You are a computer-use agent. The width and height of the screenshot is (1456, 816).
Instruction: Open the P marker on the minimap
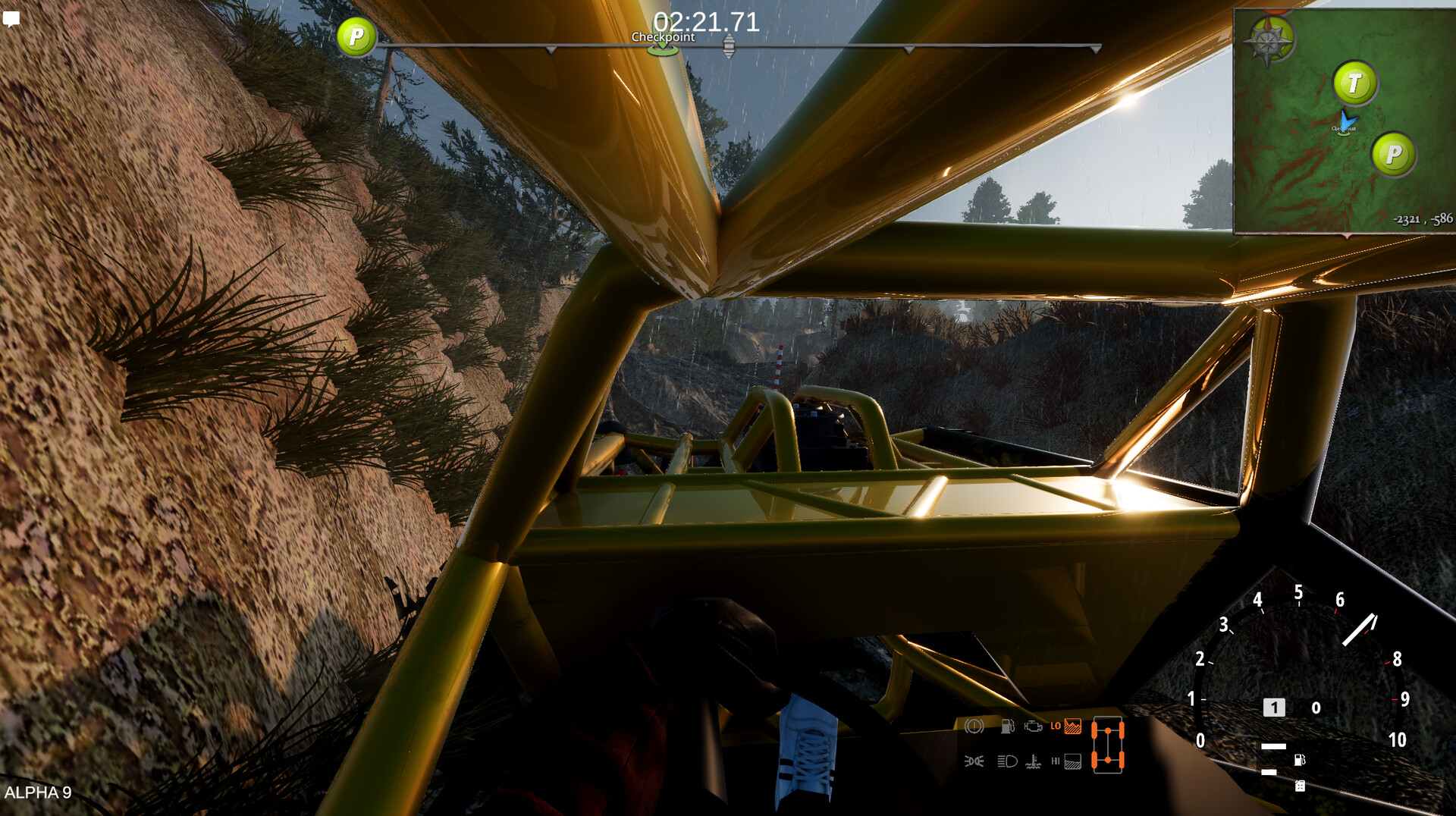pos(1394,155)
